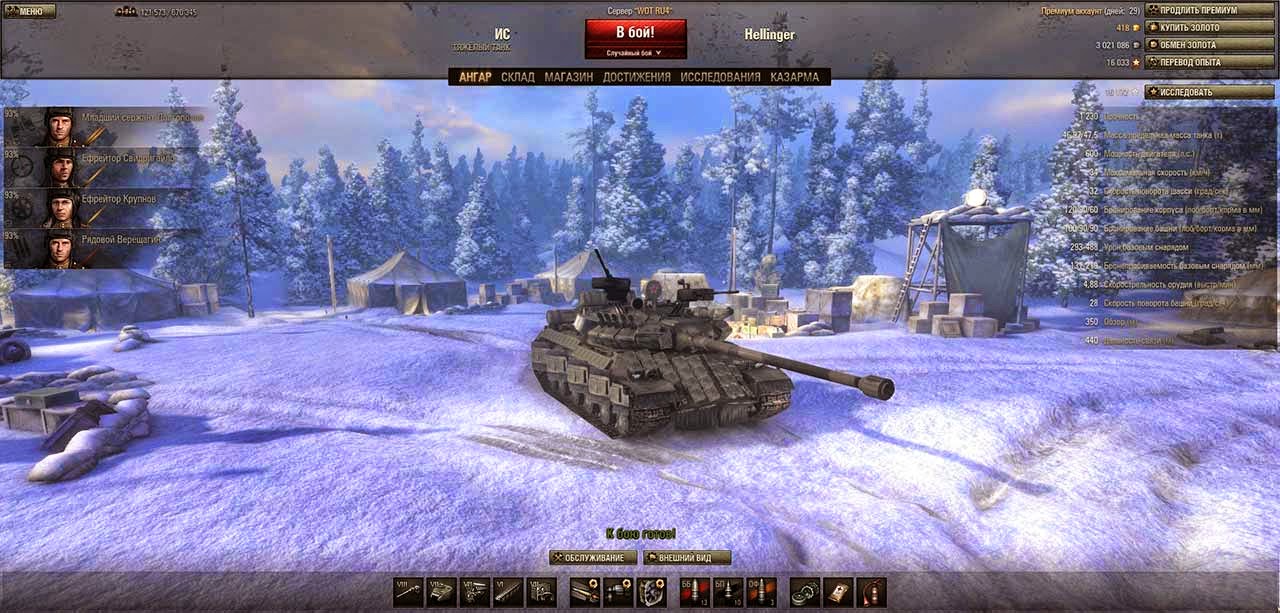
Task: Open the Обслуживание service button
Action: pos(593,558)
